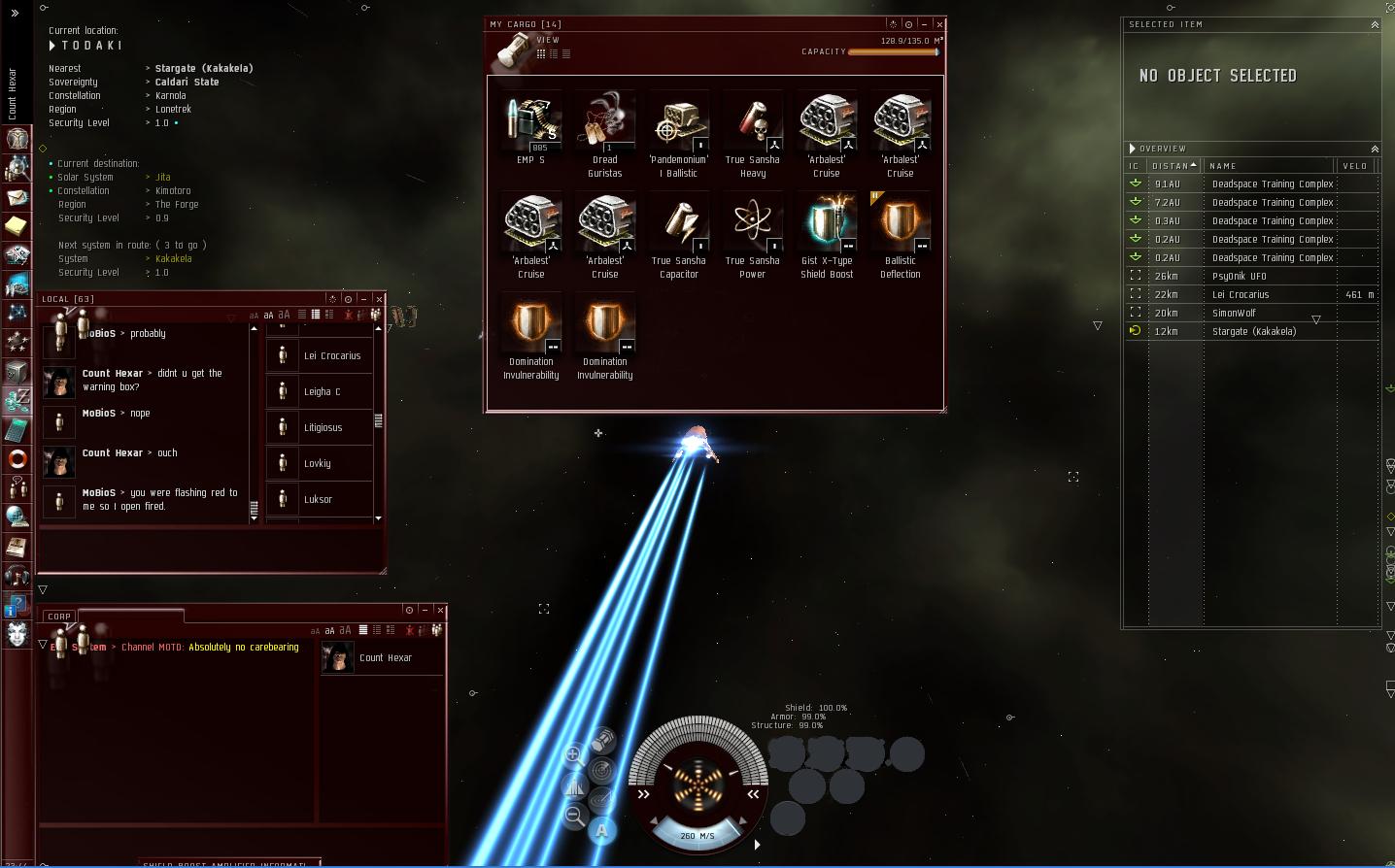Click the Gist X-Type Shield Boost module

(827, 223)
